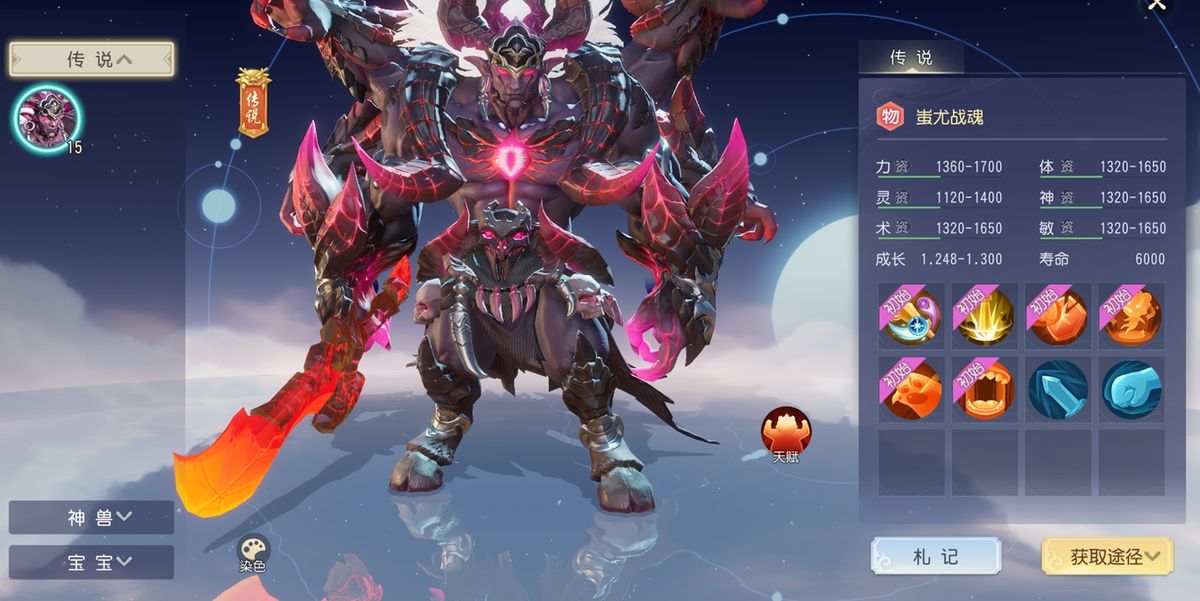Select the 蚩尤战魂 pet portrait
This screenshot has width=1200, height=601.
(x=47, y=118)
